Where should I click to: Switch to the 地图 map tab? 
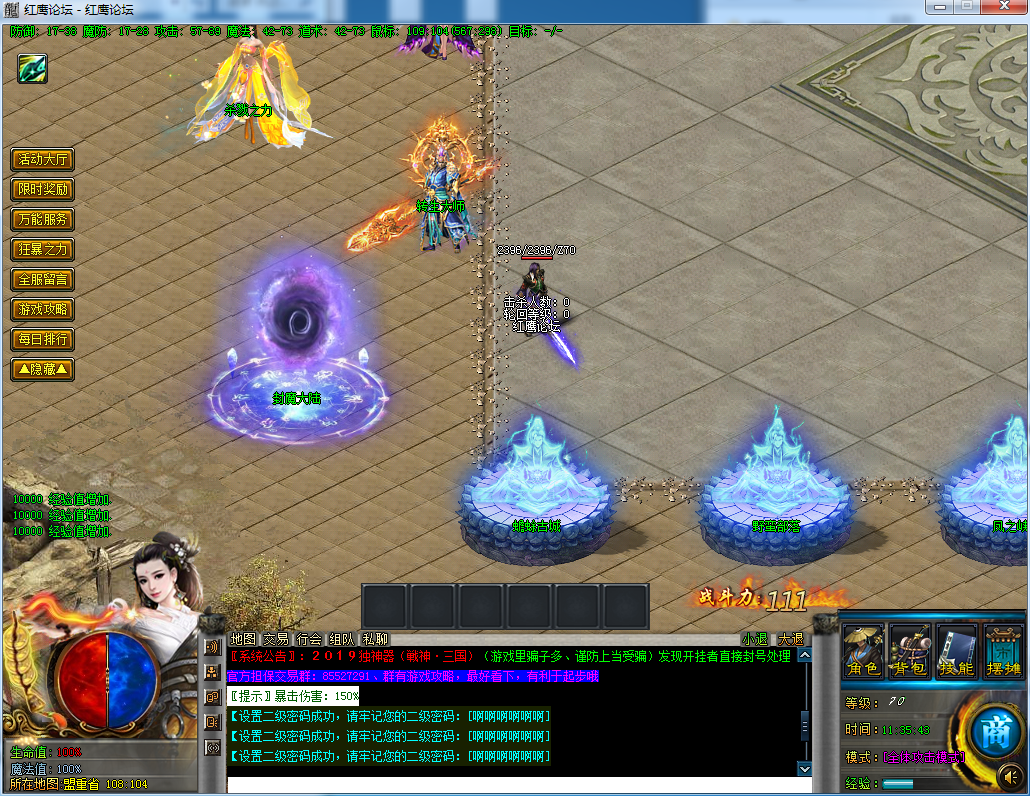(243, 639)
